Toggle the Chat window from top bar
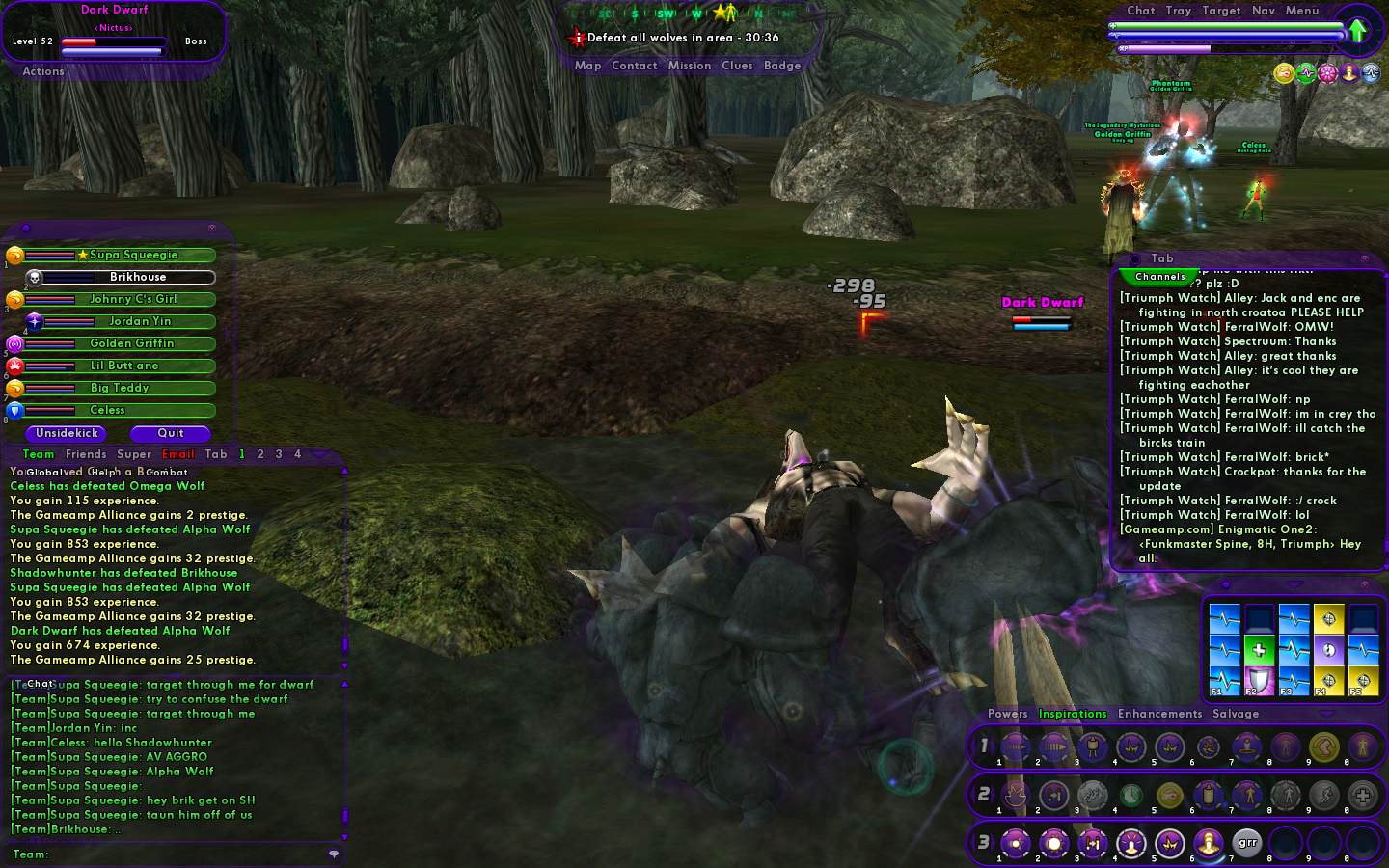1389x868 pixels. point(1140,11)
